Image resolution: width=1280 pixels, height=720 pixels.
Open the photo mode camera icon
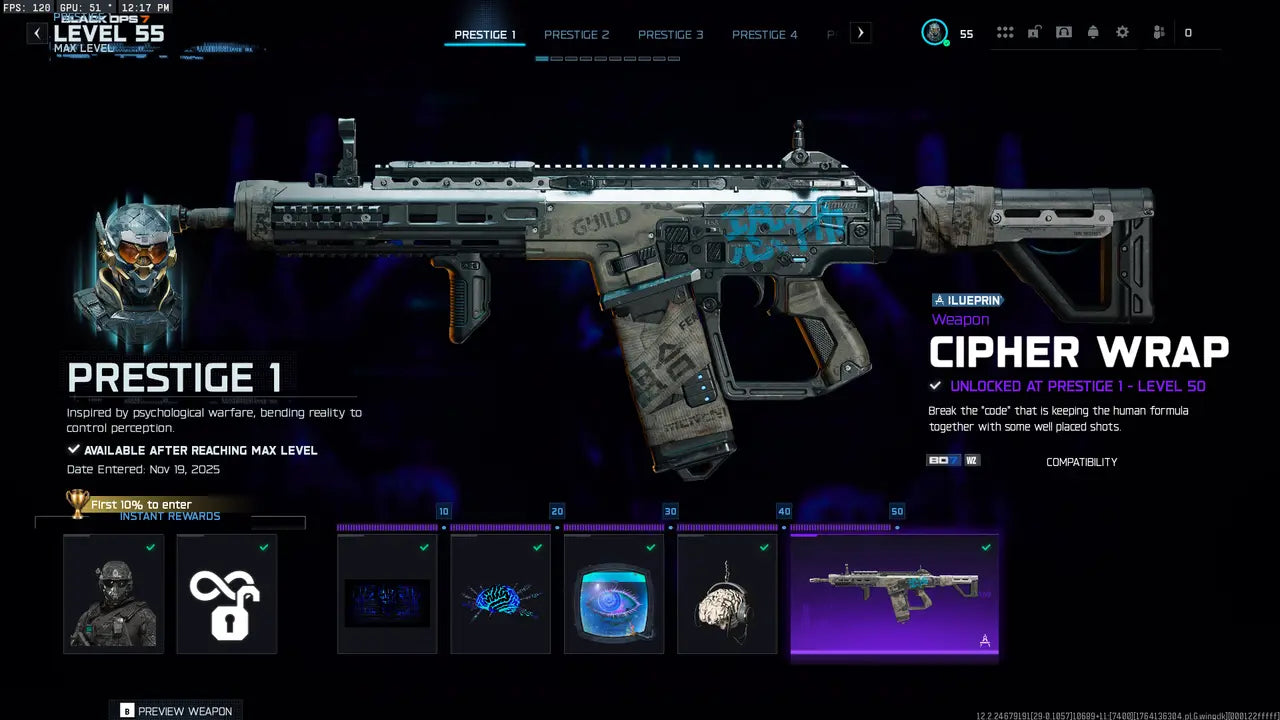click(1064, 32)
